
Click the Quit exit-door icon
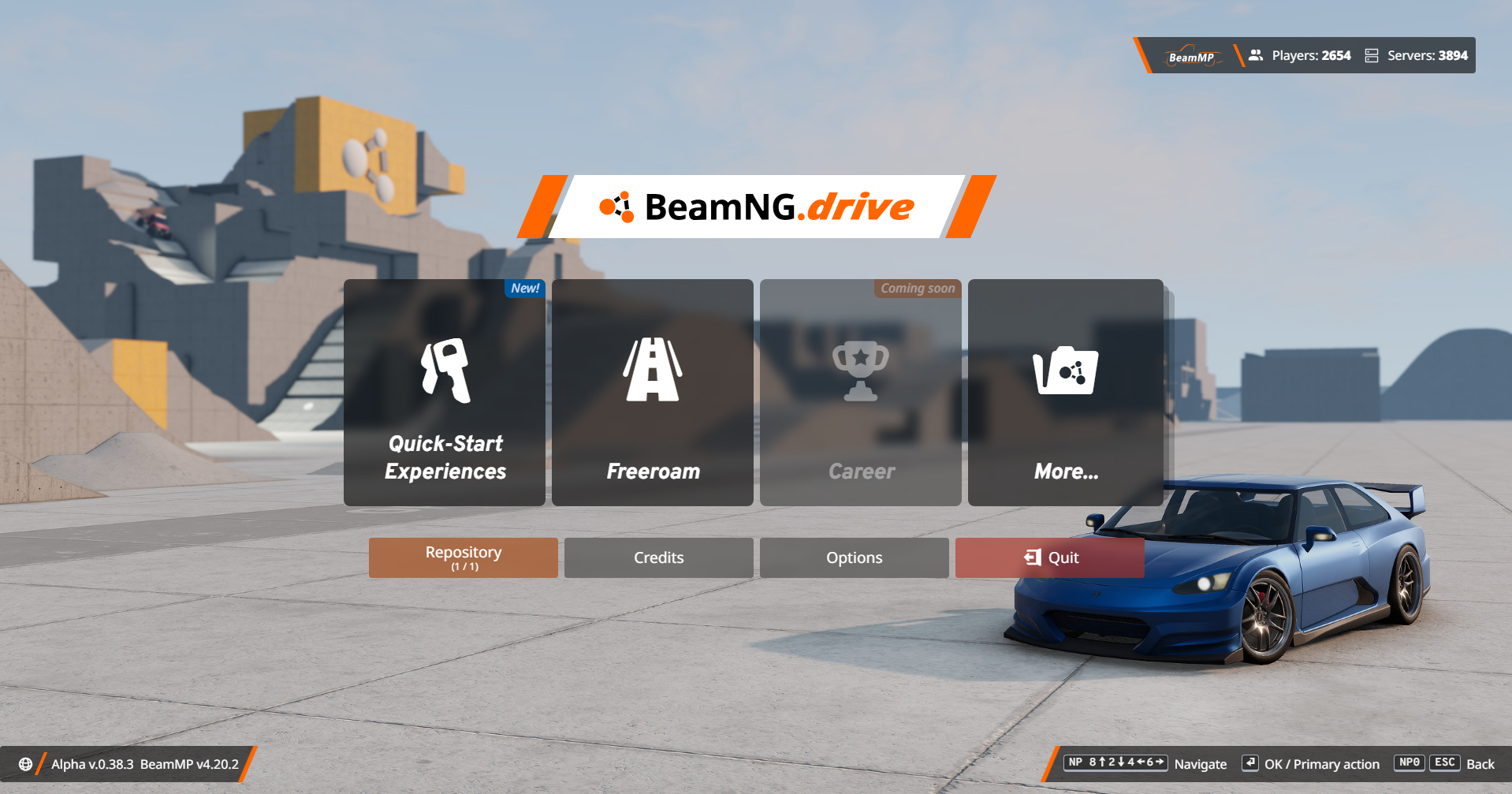(x=1031, y=557)
